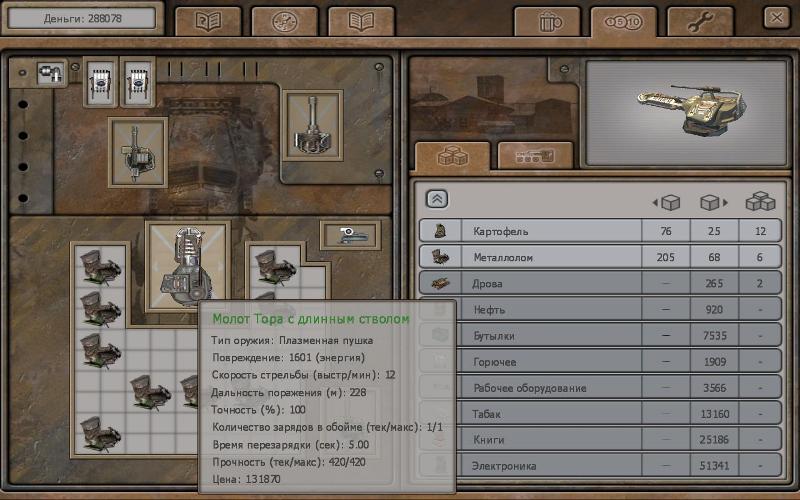This screenshot has height=500, width=800.
Task: Open the beer mug bar tab
Action: pos(546,21)
